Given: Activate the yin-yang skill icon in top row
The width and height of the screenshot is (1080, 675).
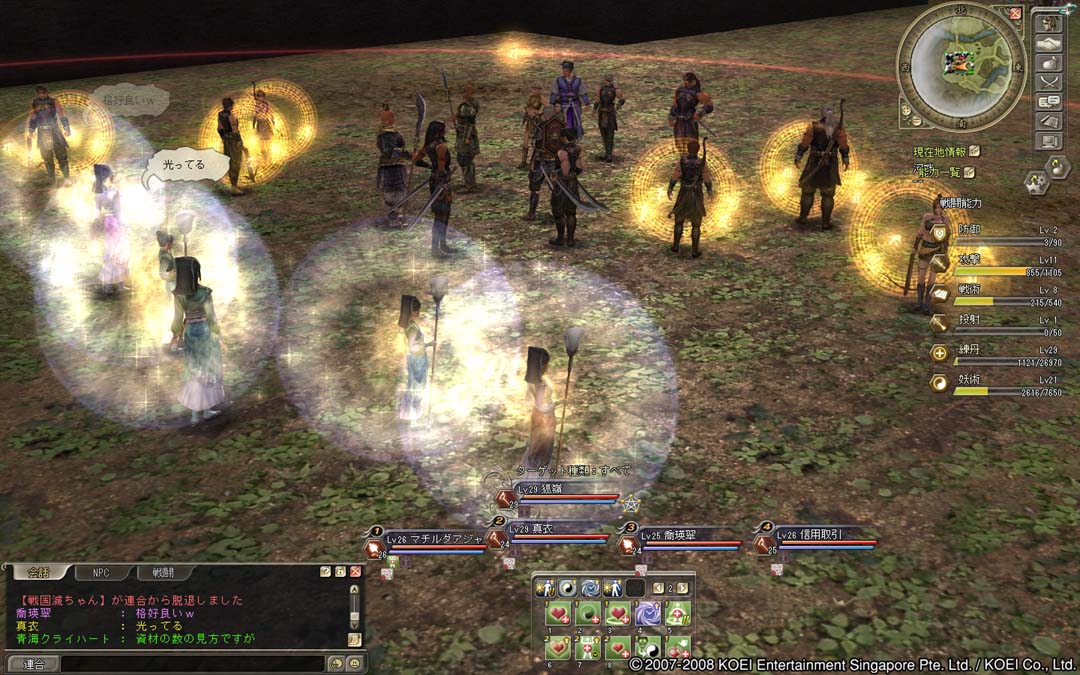Looking at the screenshot, I should pyautogui.click(x=566, y=588).
